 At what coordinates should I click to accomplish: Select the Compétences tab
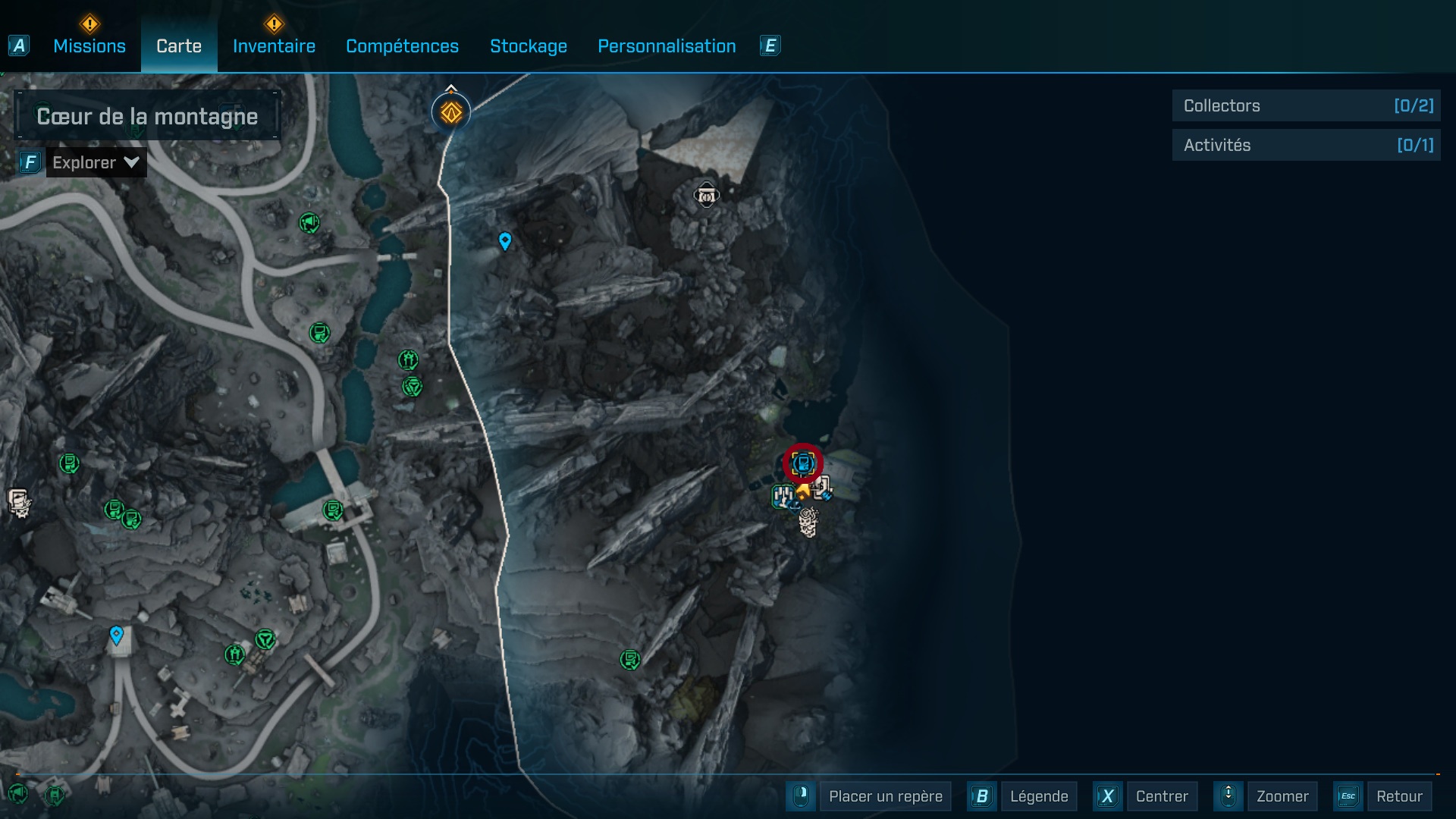pyautogui.click(x=402, y=46)
